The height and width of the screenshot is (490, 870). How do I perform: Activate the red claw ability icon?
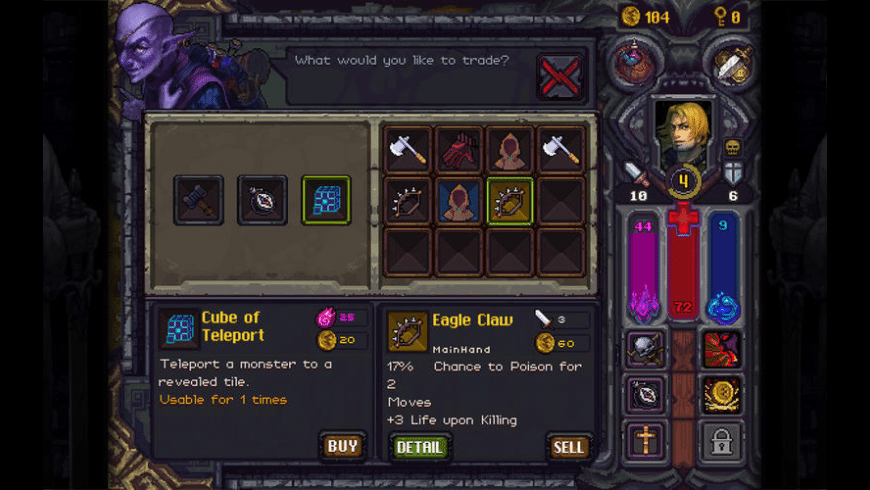(x=721, y=348)
